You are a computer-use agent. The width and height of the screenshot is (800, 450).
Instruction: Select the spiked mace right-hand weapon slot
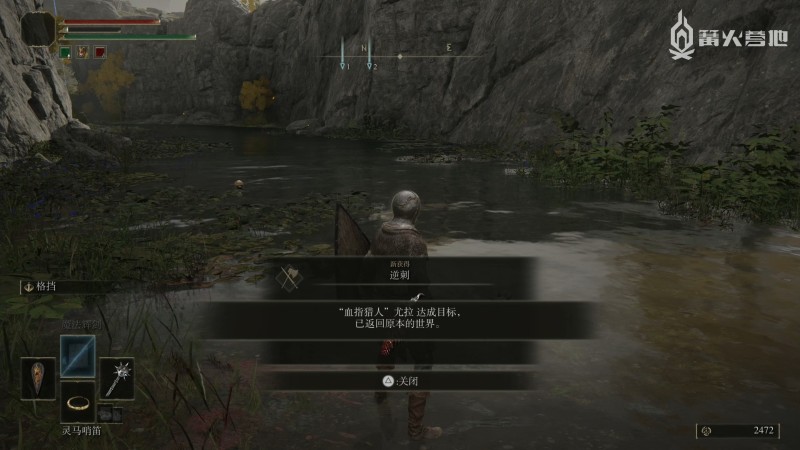click(117, 378)
